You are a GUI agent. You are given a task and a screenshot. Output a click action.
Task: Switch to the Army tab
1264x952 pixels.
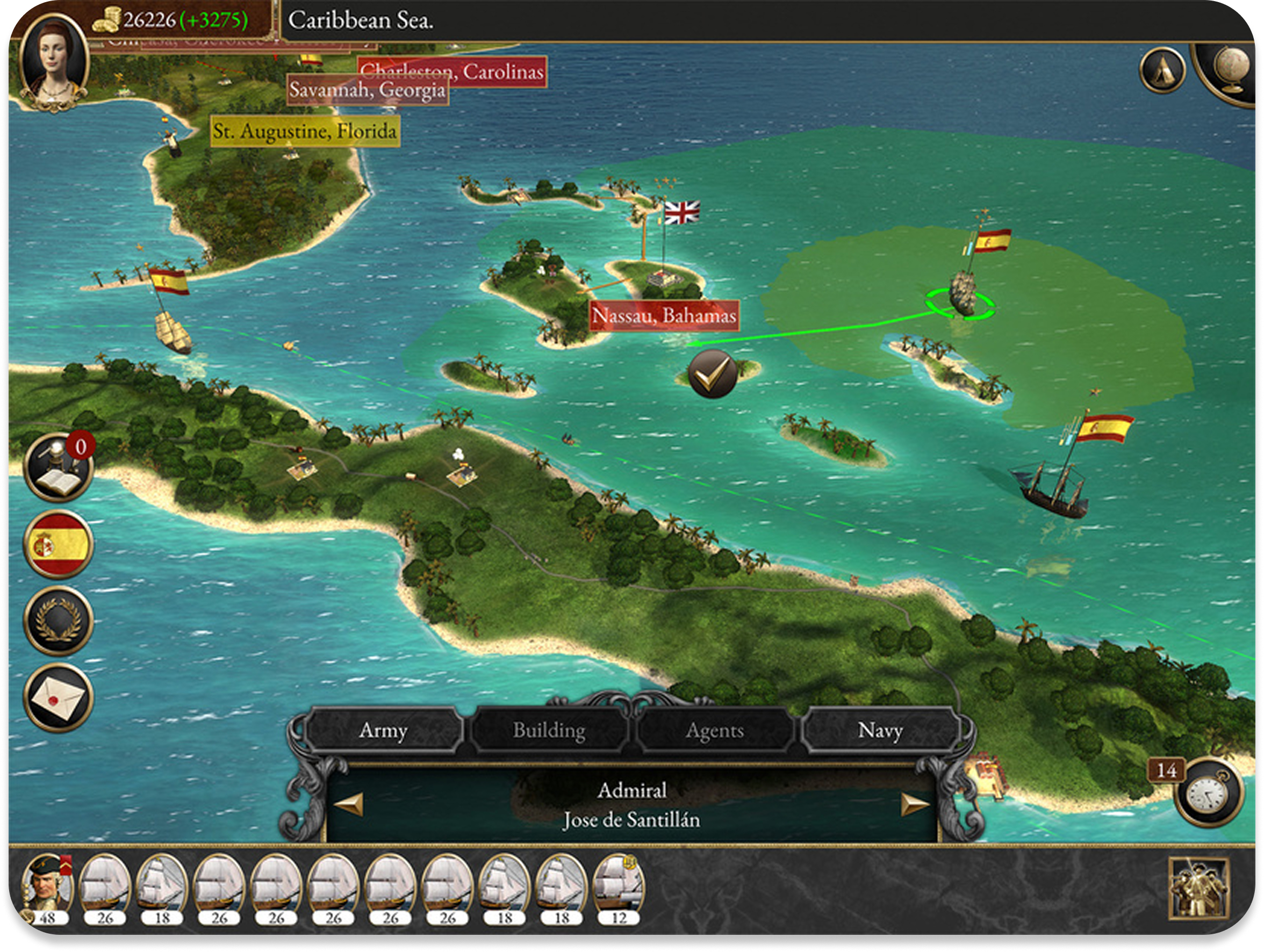point(383,730)
